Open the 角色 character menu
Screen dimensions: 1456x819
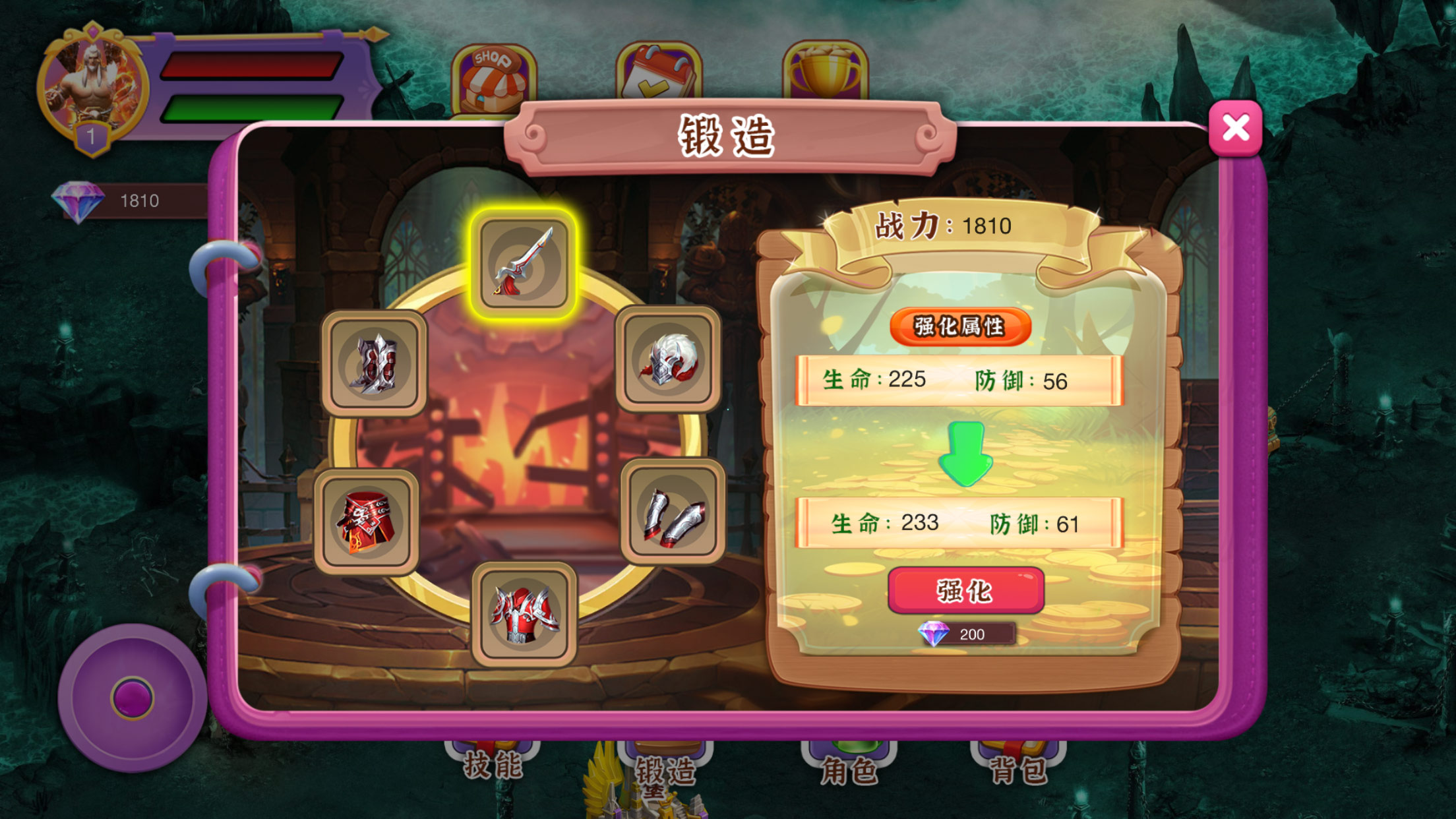[x=849, y=767]
